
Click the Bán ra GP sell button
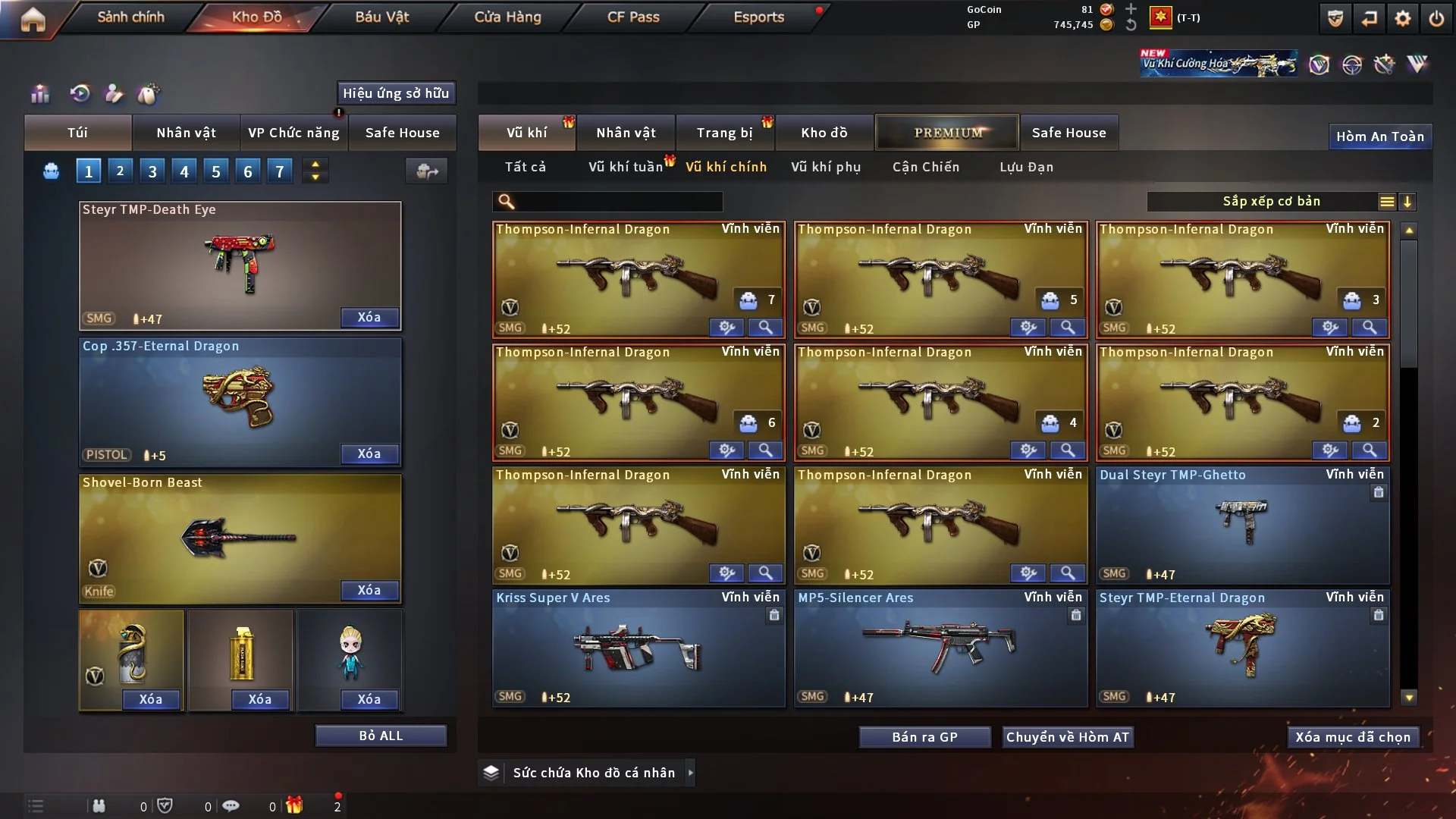click(924, 737)
